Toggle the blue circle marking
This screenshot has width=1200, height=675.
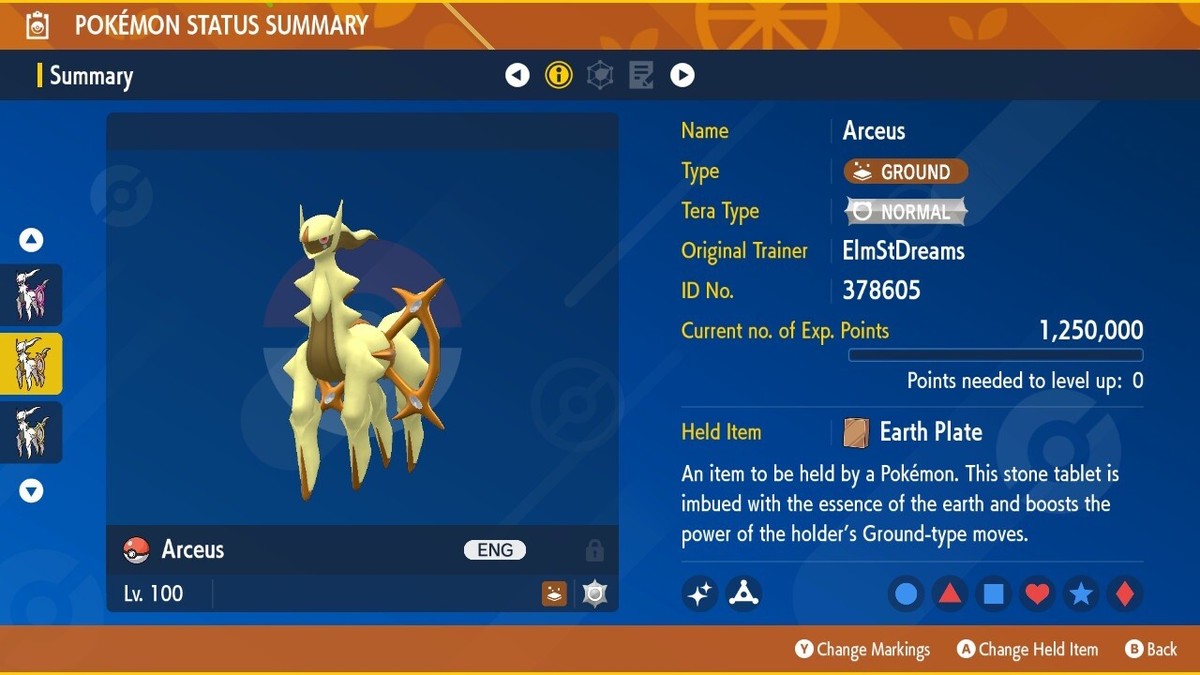tap(906, 594)
